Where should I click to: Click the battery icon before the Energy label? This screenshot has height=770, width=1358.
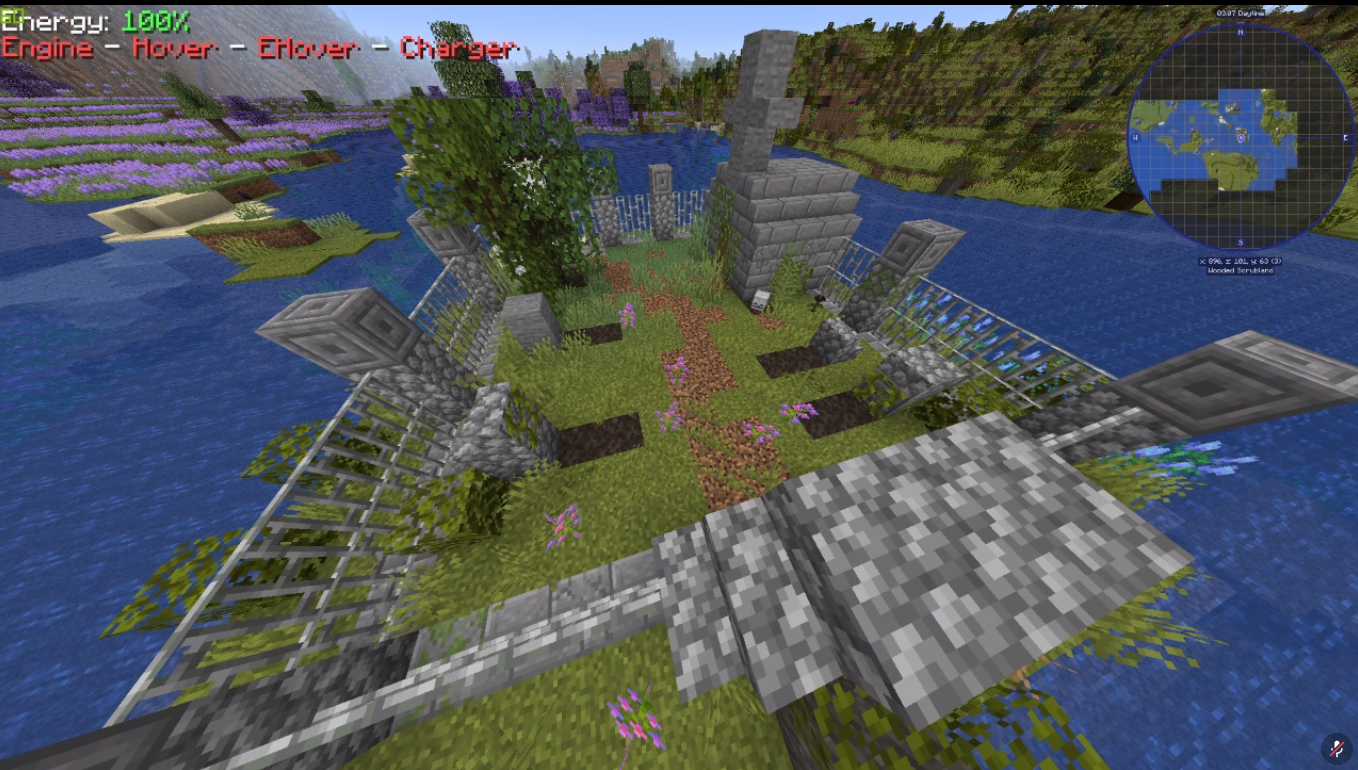pos(15,18)
